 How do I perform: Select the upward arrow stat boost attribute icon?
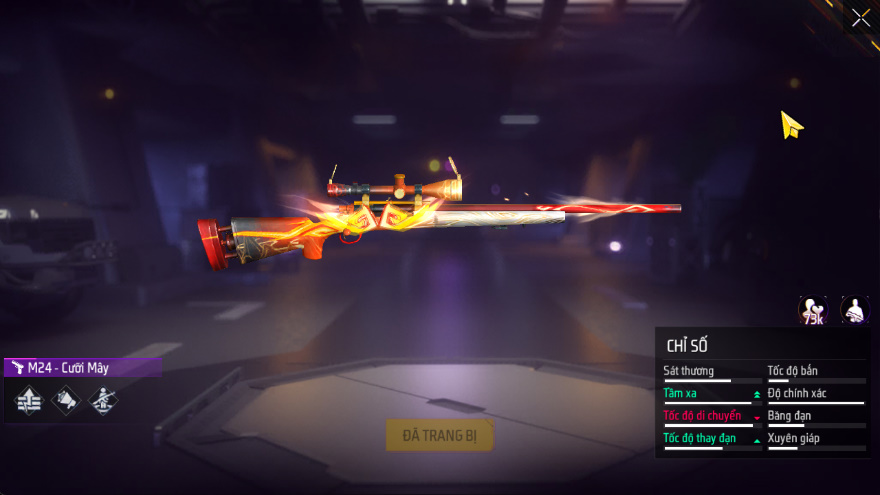coord(29,401)
